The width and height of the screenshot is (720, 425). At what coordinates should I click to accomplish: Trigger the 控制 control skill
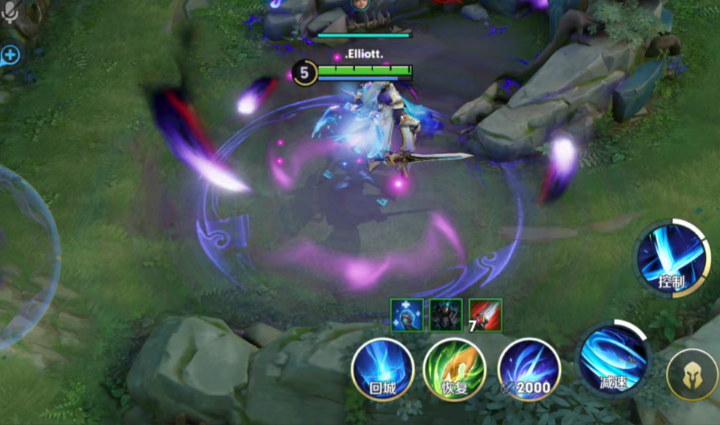tap(670, 258)
